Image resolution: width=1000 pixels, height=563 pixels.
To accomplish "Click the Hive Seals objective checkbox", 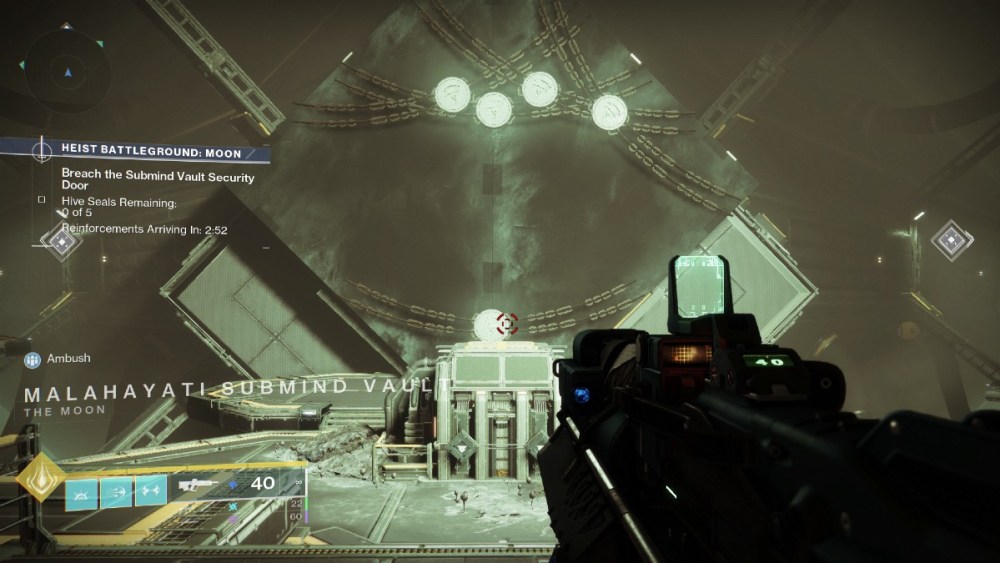I will coord(41,199).
